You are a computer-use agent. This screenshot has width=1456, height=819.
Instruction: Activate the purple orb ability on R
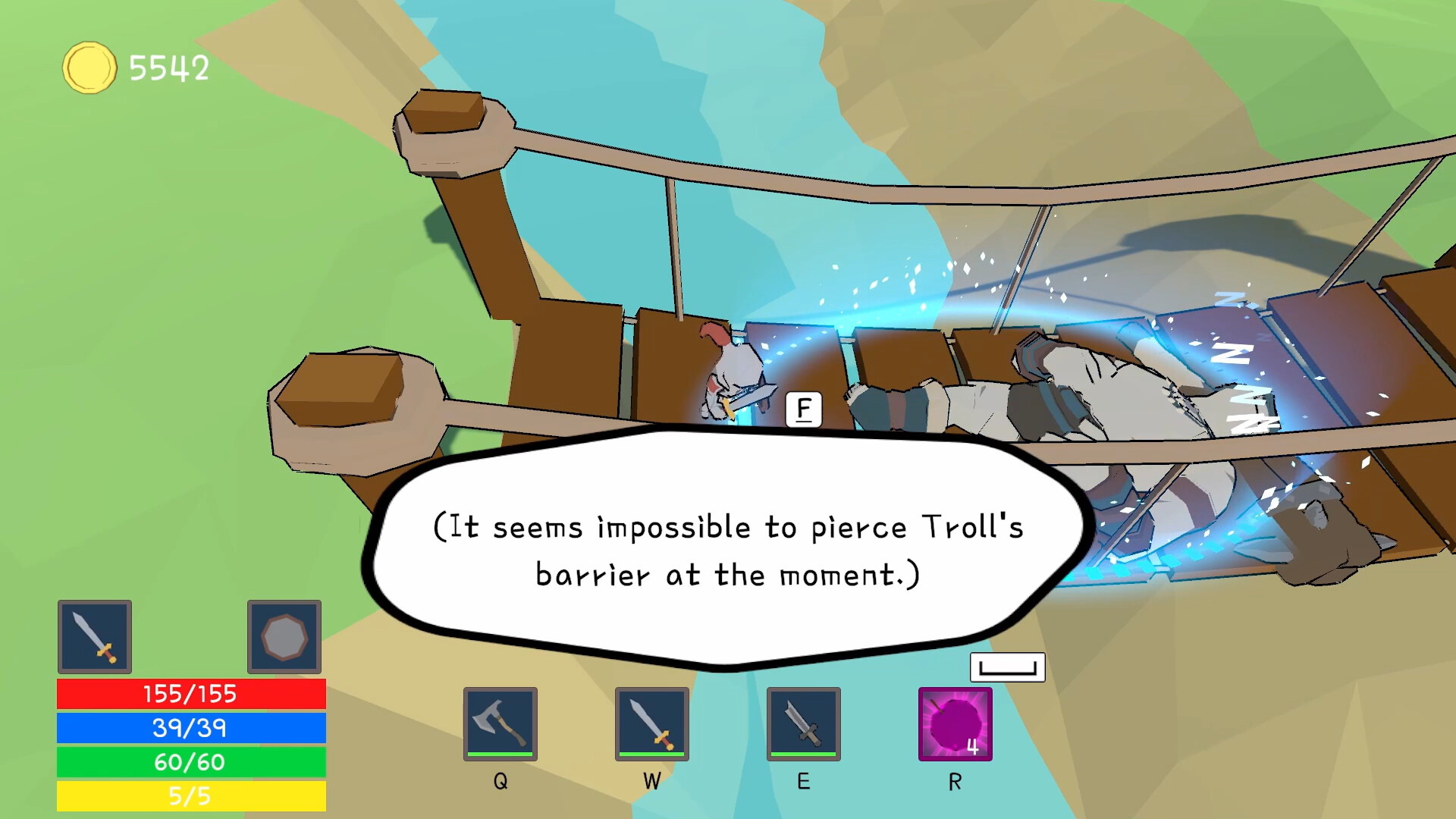click(955, 724)
